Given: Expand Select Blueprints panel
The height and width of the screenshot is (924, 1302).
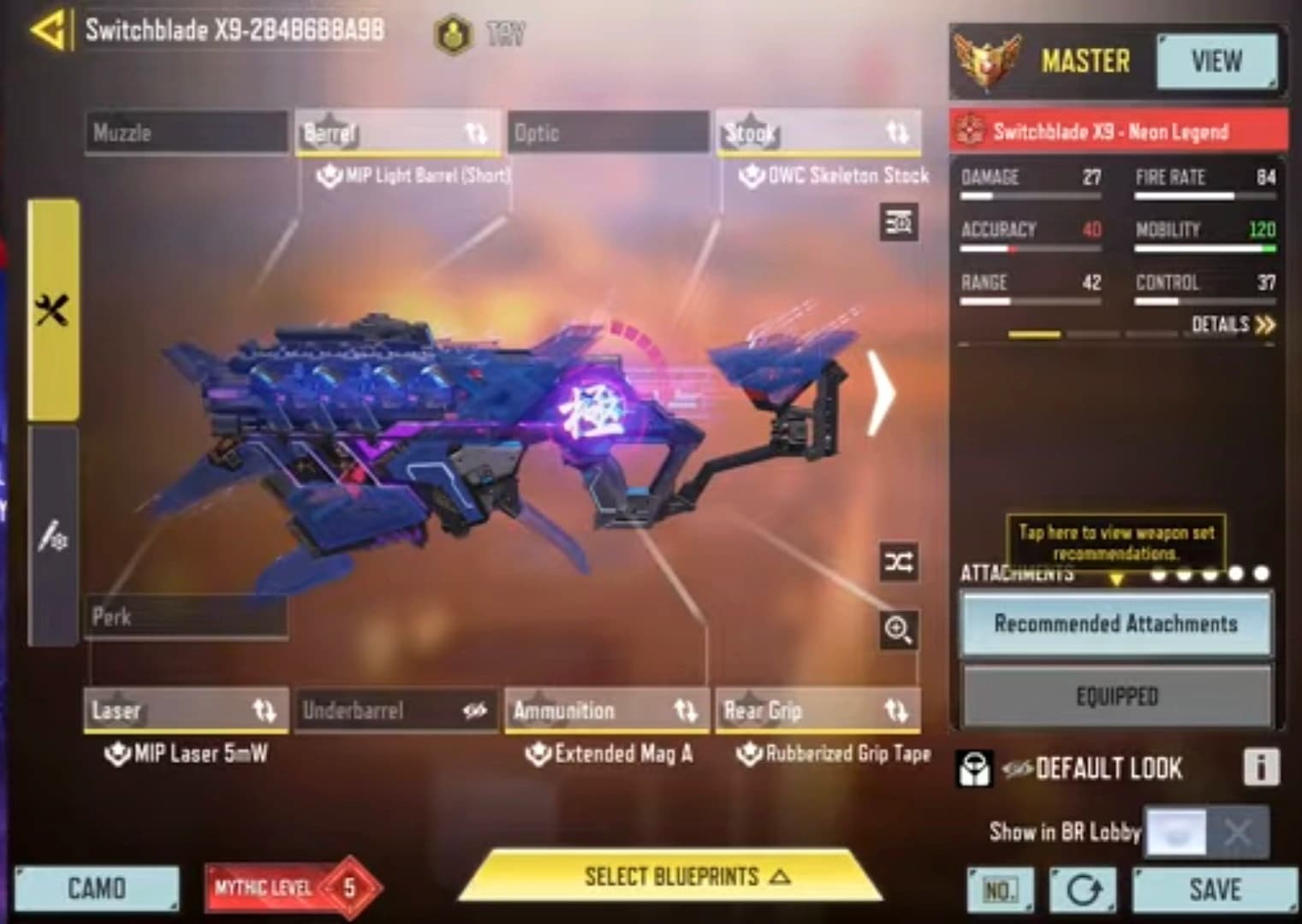Looking at the screenshot, I should tap(672, 877).
